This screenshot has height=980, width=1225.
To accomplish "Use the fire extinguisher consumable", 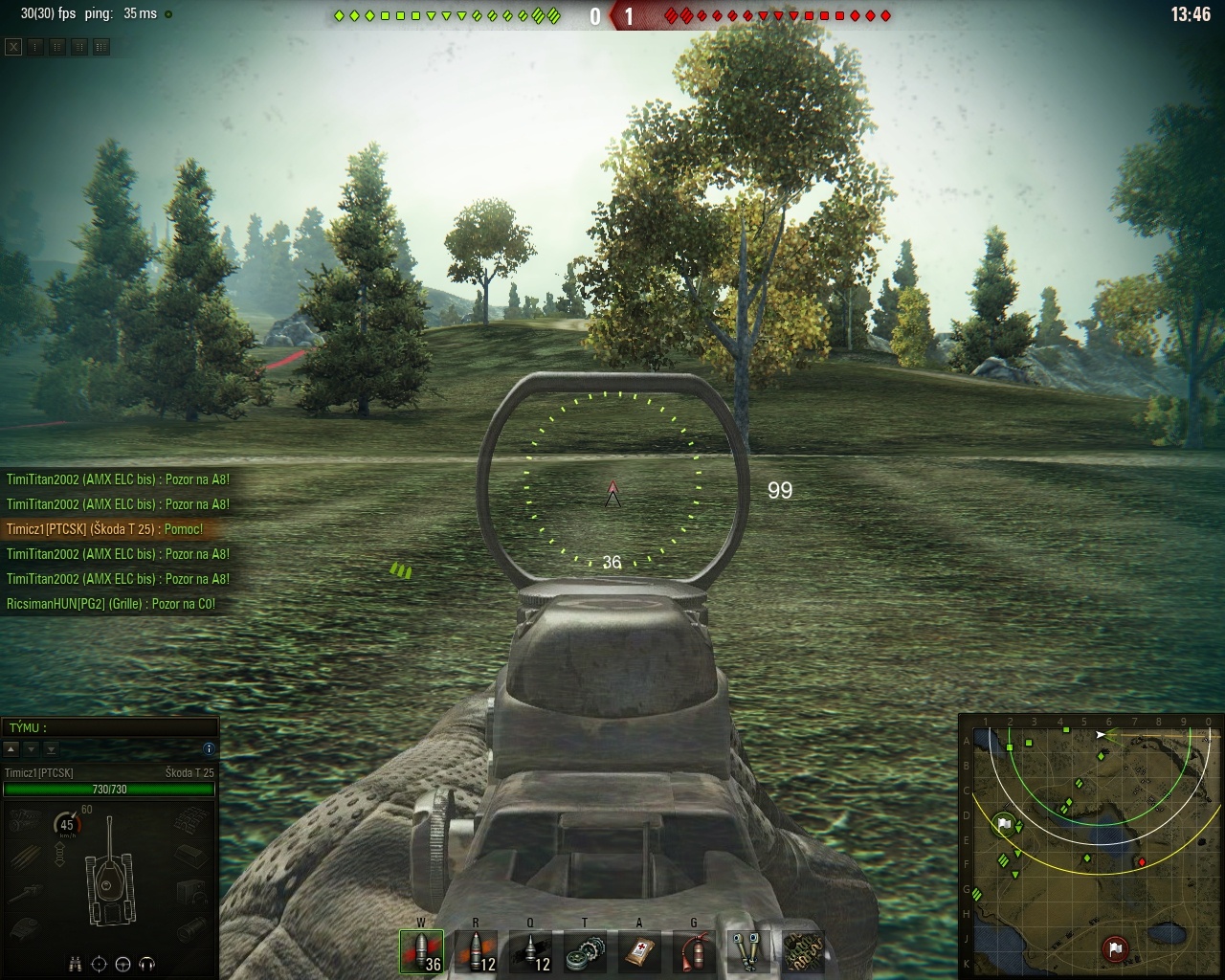I will point(694,951).
